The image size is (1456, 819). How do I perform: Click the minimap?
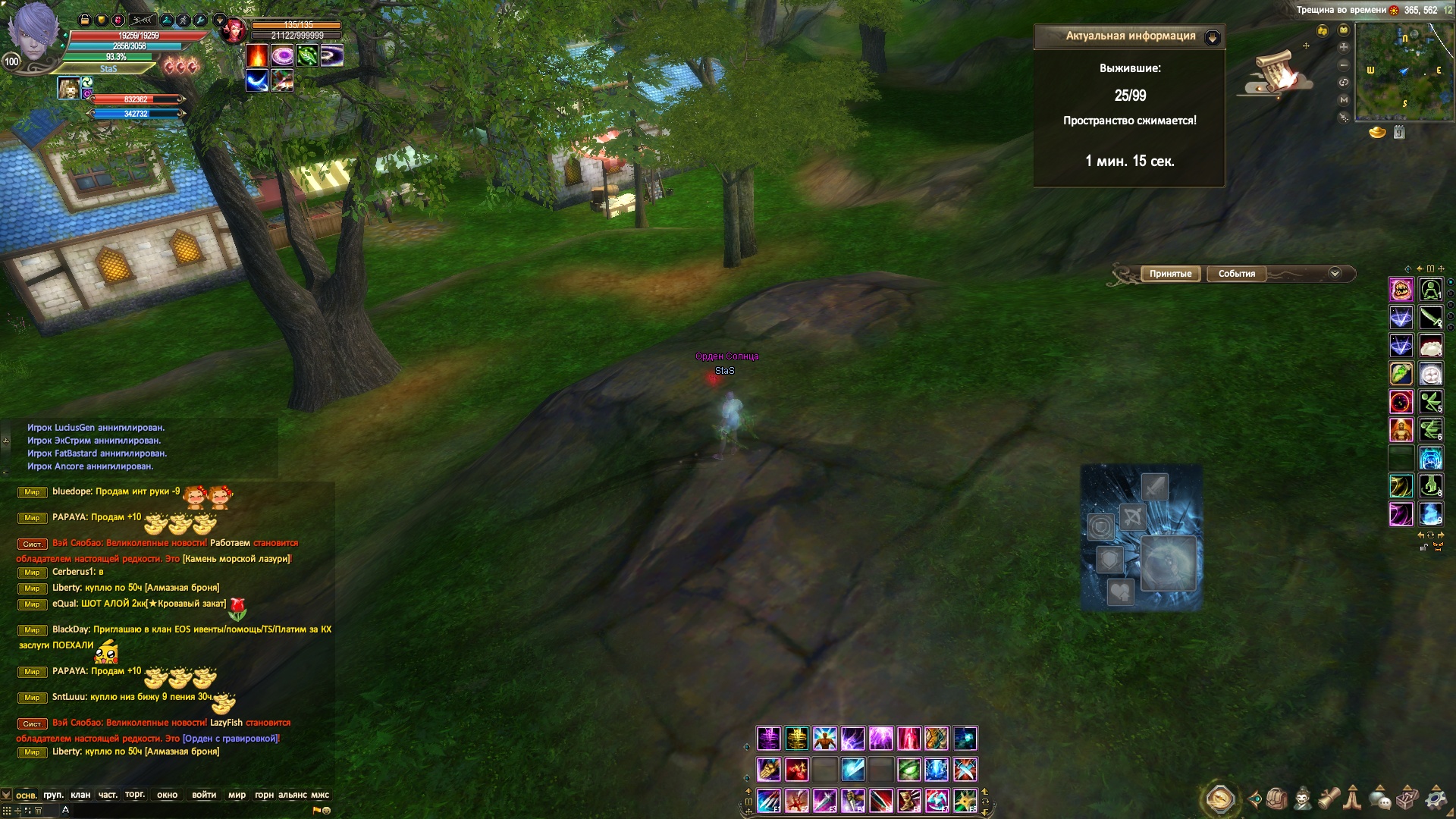tap(1404, 71)
